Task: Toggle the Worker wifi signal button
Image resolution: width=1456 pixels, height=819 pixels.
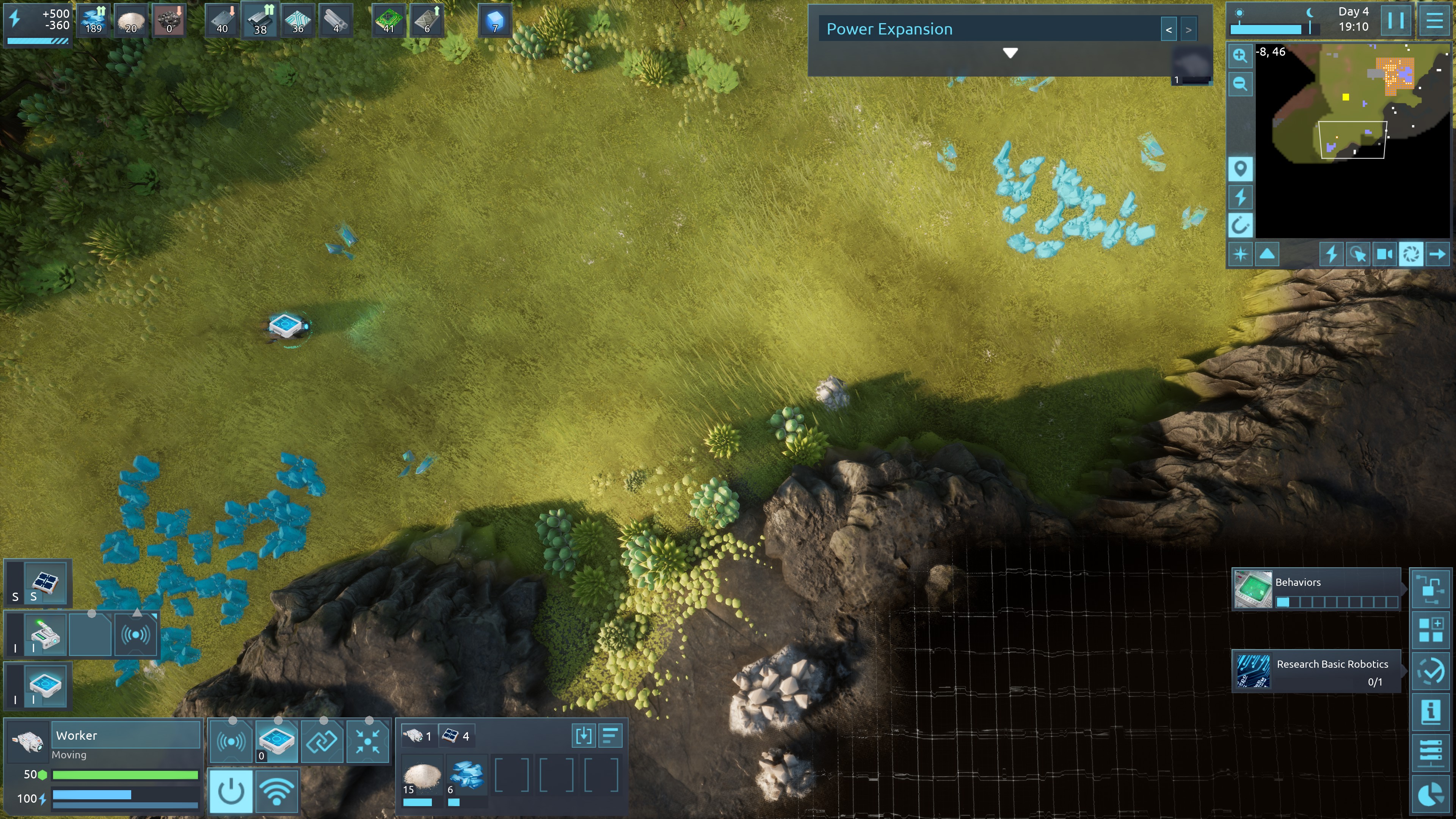Action: 276,791
